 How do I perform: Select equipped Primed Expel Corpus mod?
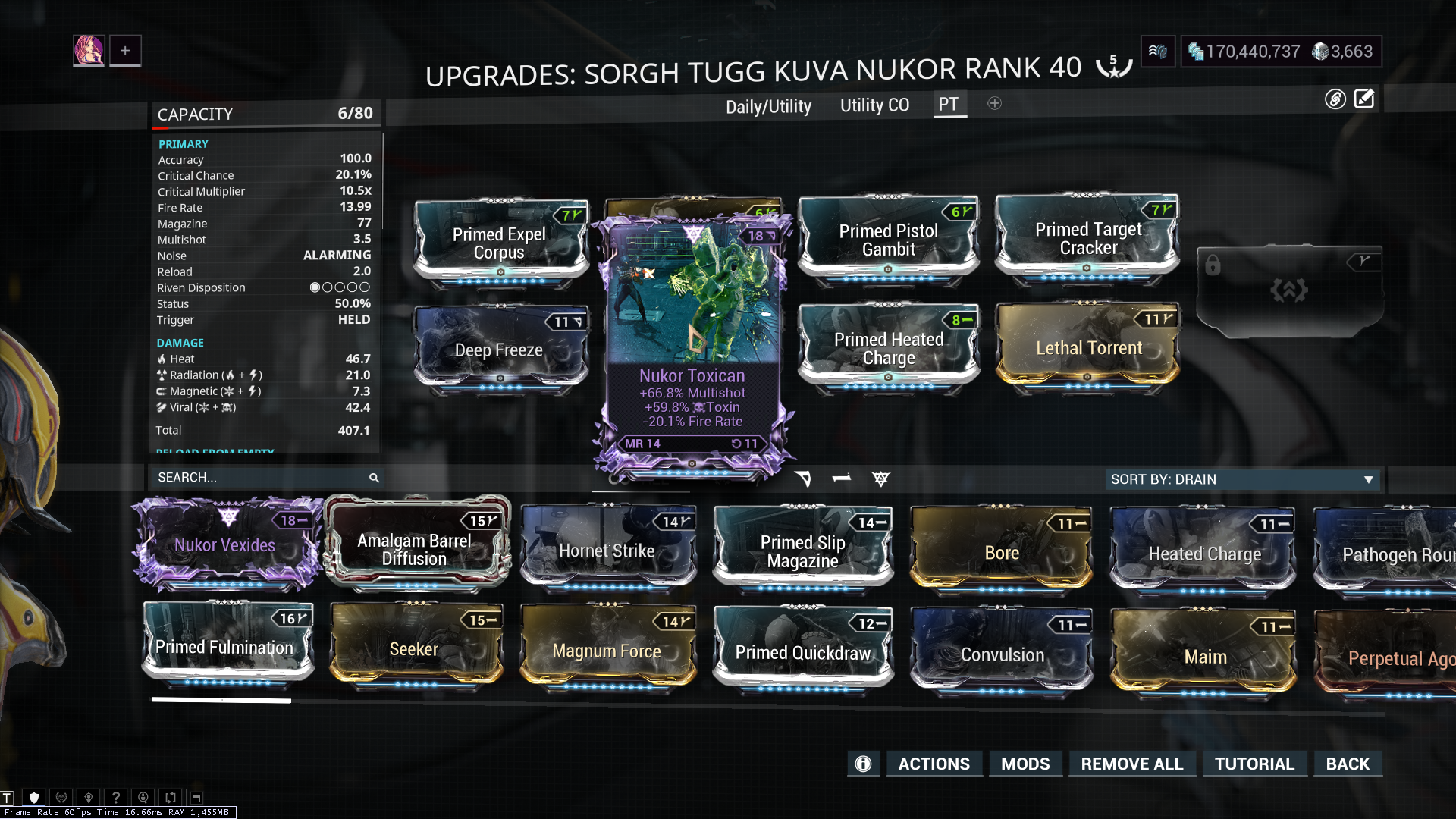point(499,243)
